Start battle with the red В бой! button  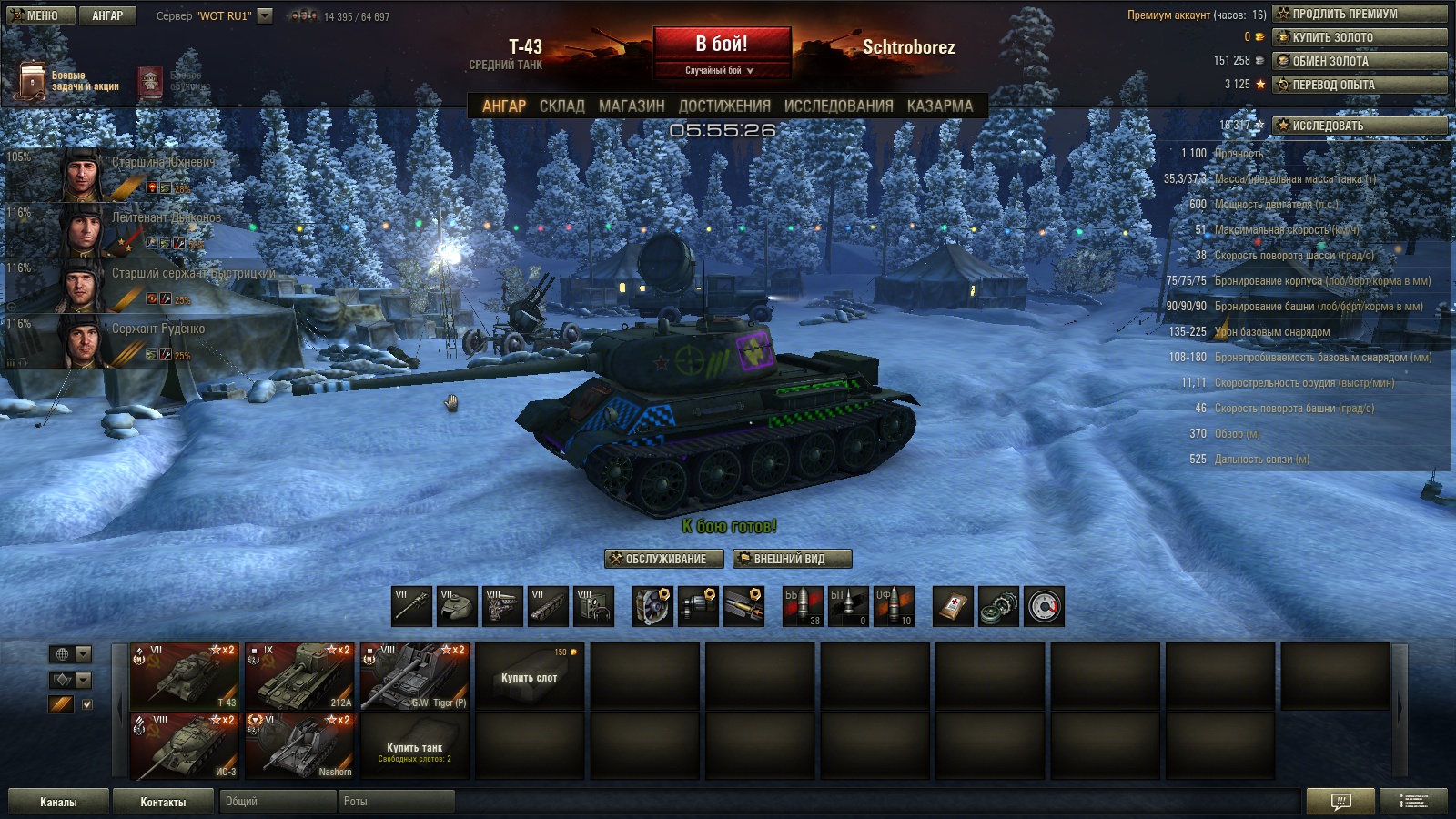point(722,45)
